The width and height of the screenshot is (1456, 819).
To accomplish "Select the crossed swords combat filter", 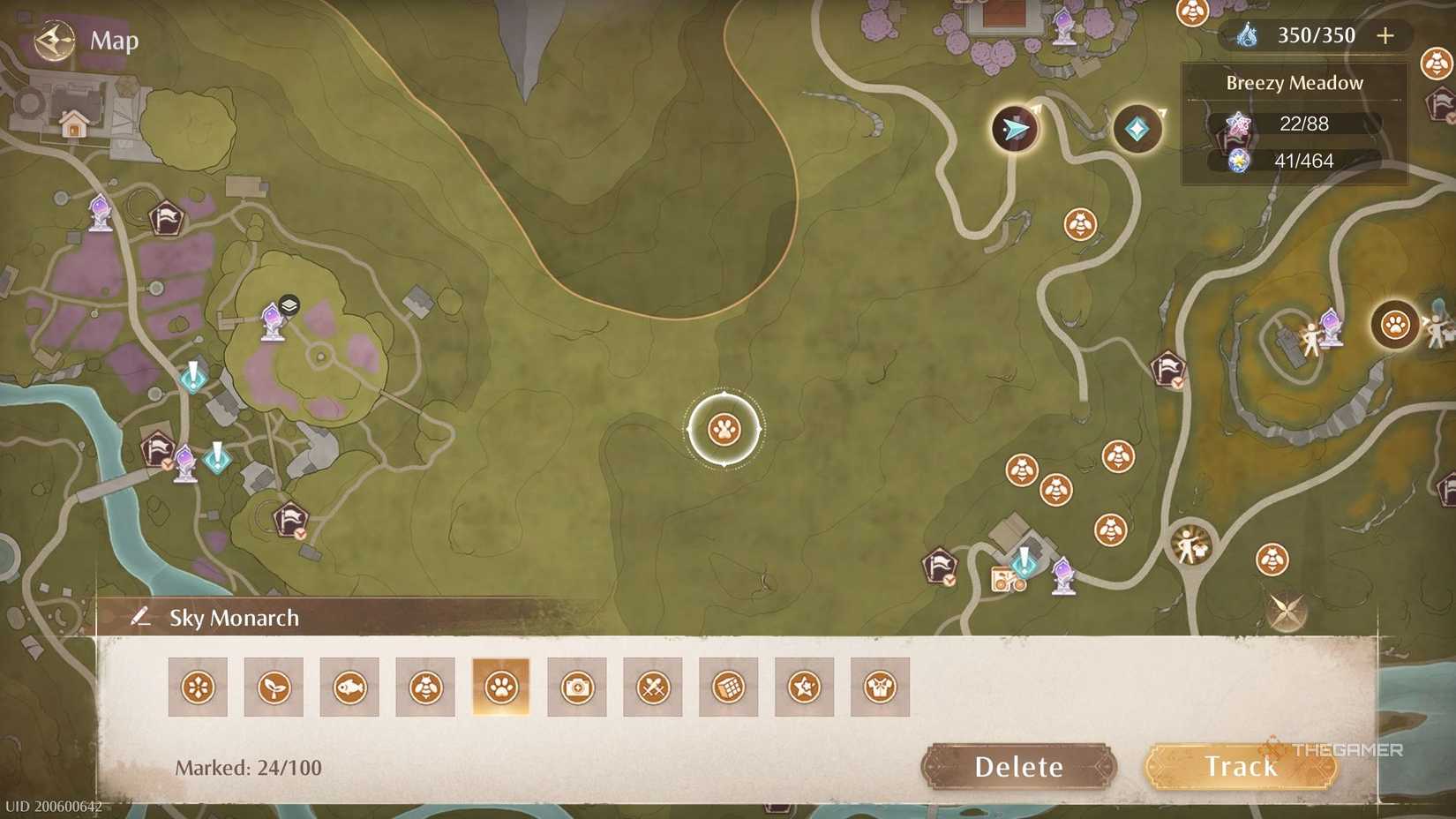I will [653, 687].
